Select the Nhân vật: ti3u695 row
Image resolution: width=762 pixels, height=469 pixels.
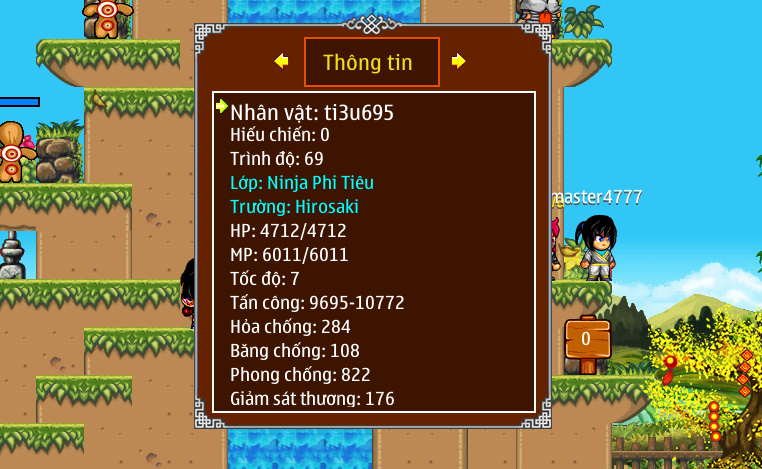pos(312,112)
